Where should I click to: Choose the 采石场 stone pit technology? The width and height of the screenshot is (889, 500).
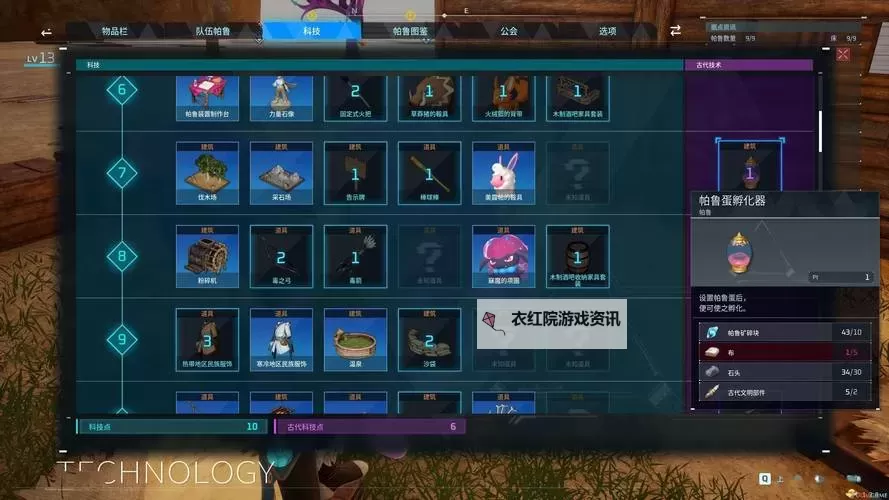pyautogui.click(x=281, y=173)
